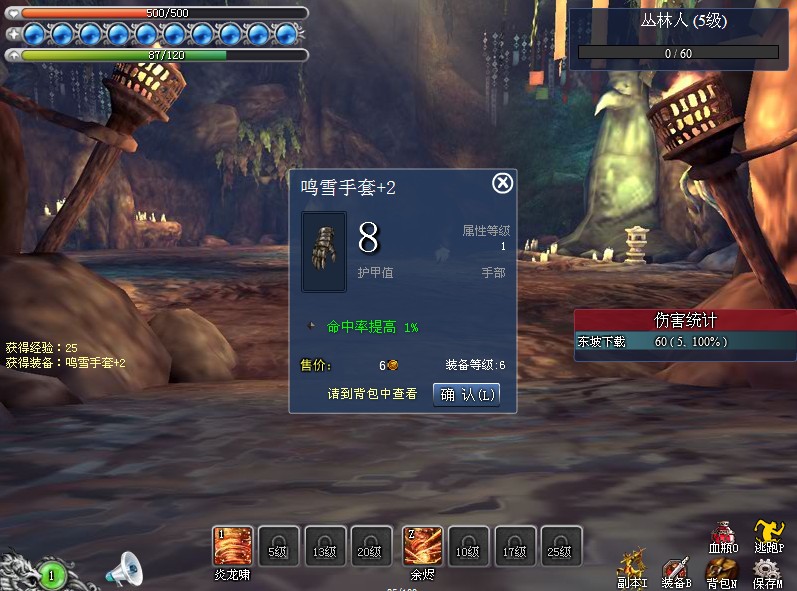Activate the 炎龙啸 skill
The height and width of the screenshot is (591, 797).
coord(232,546)
